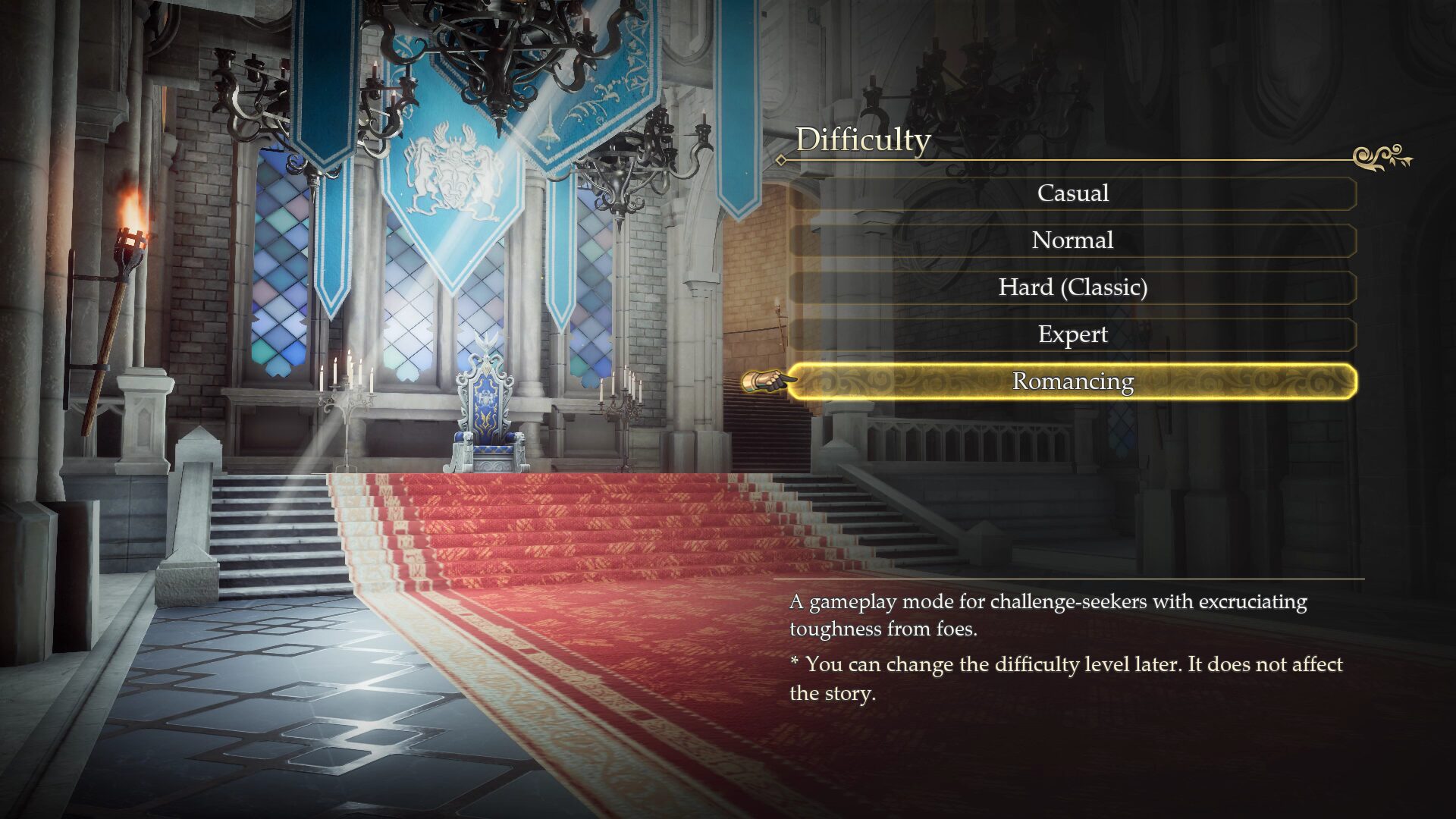The width and height of the screenshot is (1456, 819).
Task: Choose Normal difficulty
Action: 1072,240
